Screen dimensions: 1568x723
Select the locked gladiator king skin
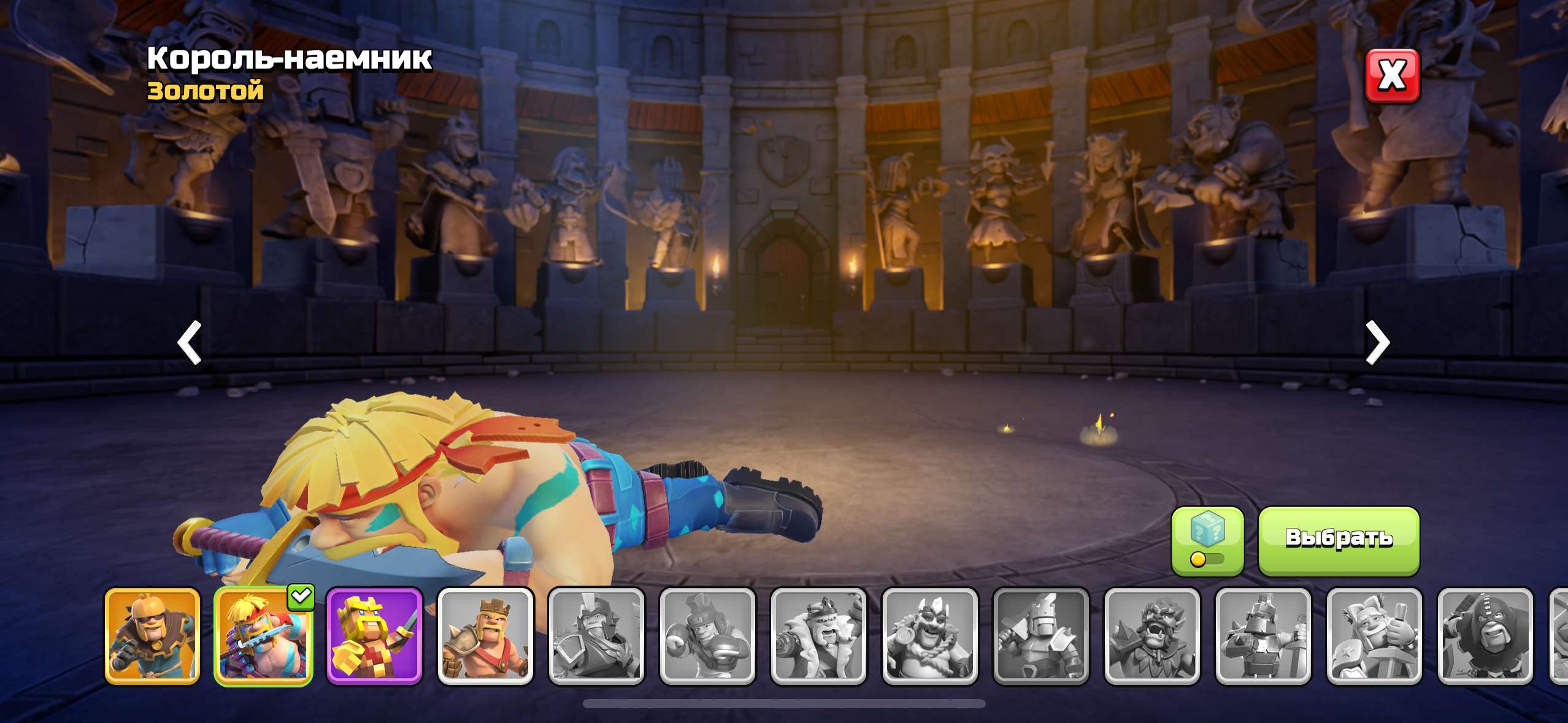click(596, 636)
